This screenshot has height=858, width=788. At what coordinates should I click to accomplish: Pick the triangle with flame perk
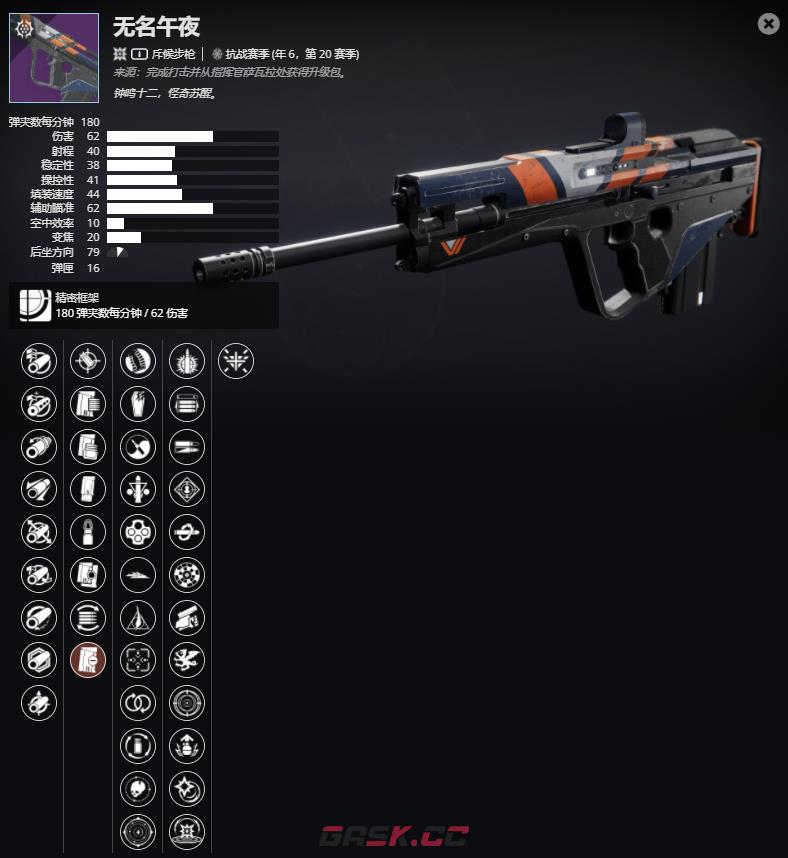(x=138, y=617)
